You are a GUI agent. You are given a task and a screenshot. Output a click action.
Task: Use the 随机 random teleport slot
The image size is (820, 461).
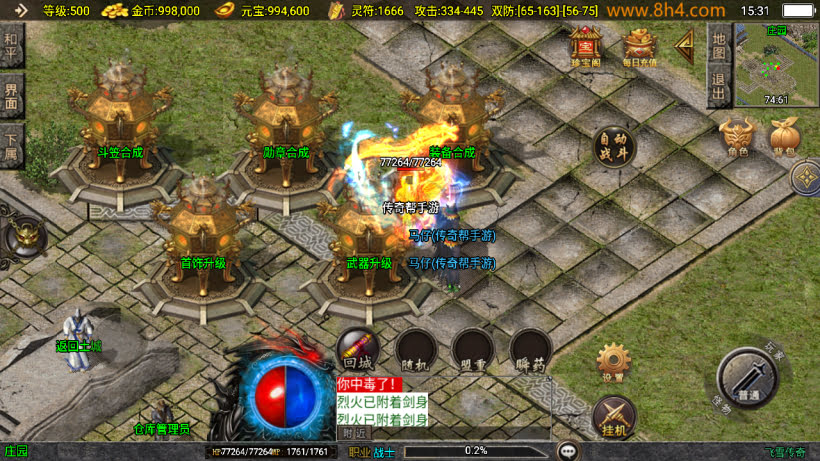(x=415, y=349)
